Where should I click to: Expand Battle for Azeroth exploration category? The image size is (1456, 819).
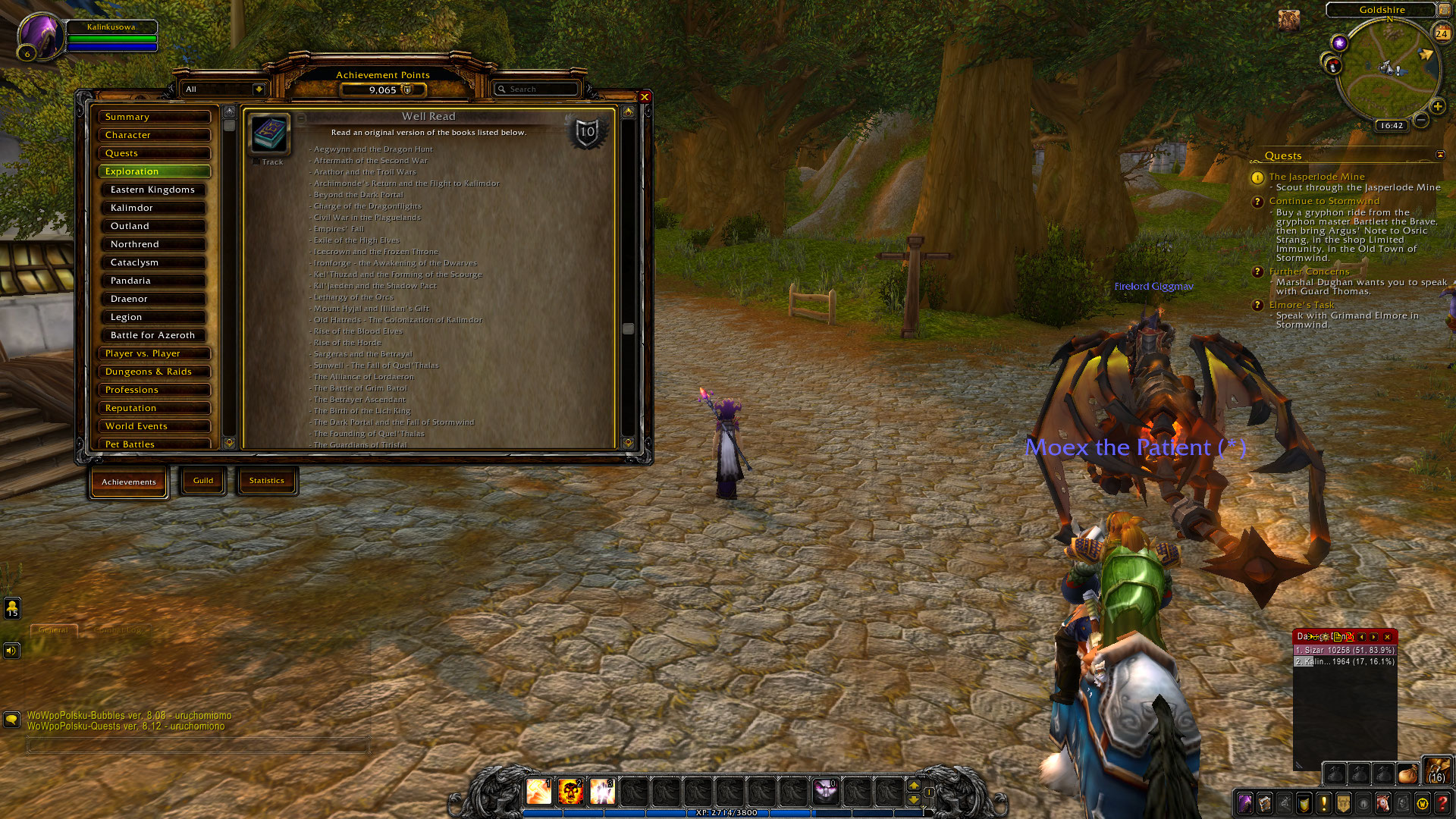153,334
